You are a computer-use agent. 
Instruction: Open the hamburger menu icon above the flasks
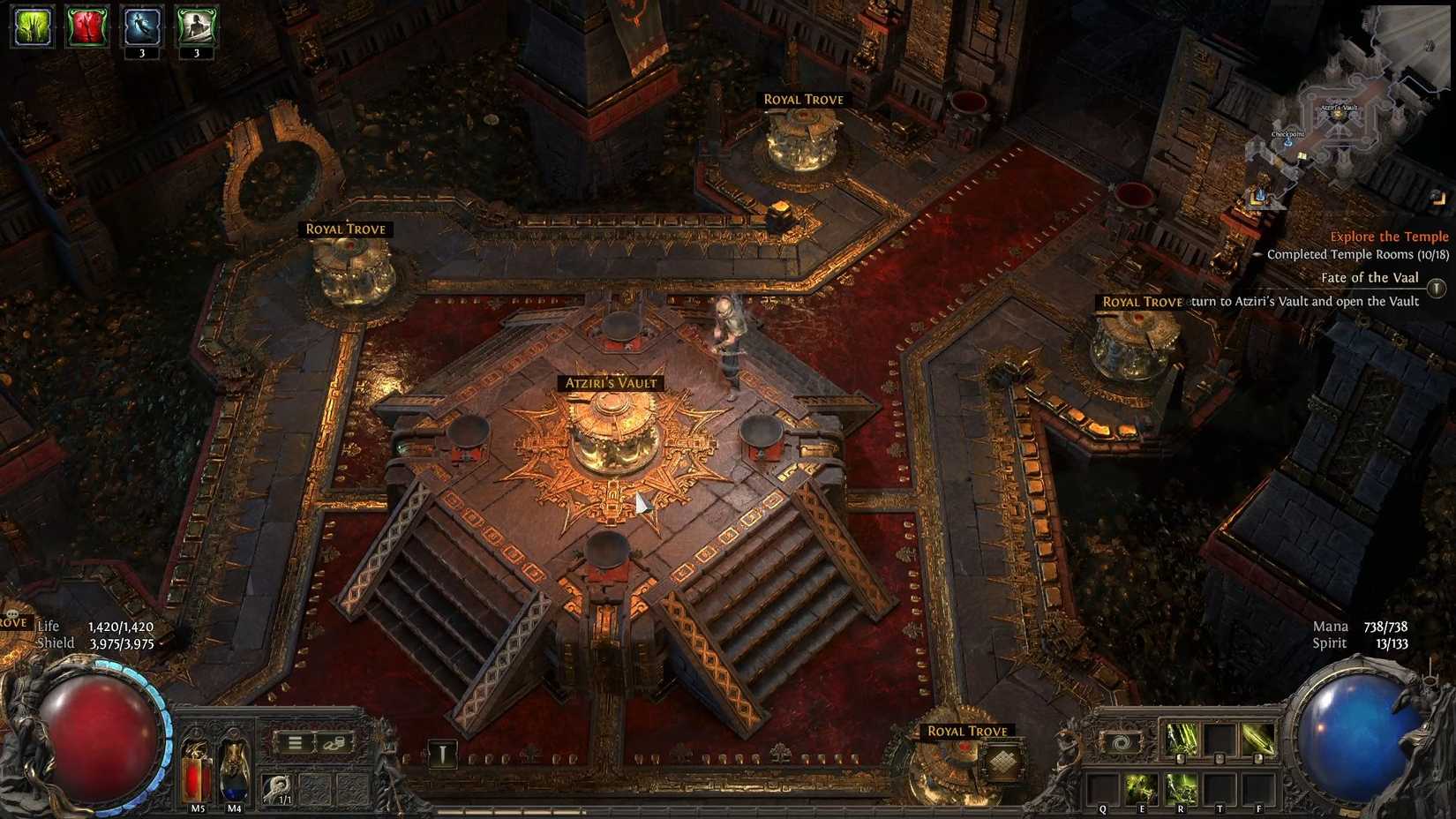(x=296, y=742)
